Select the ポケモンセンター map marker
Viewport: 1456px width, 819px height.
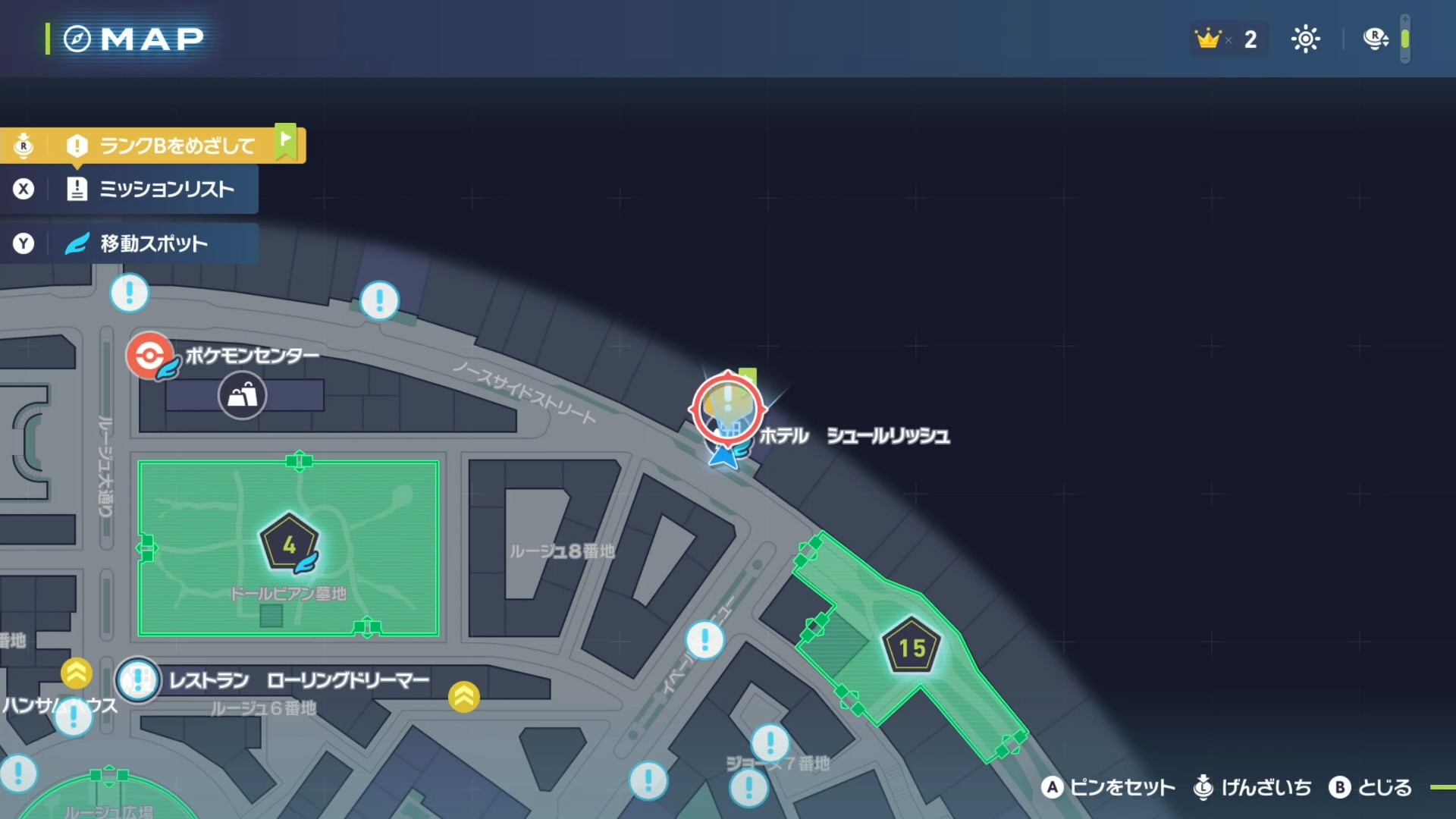pyautogui.click(x=149, y=355)
